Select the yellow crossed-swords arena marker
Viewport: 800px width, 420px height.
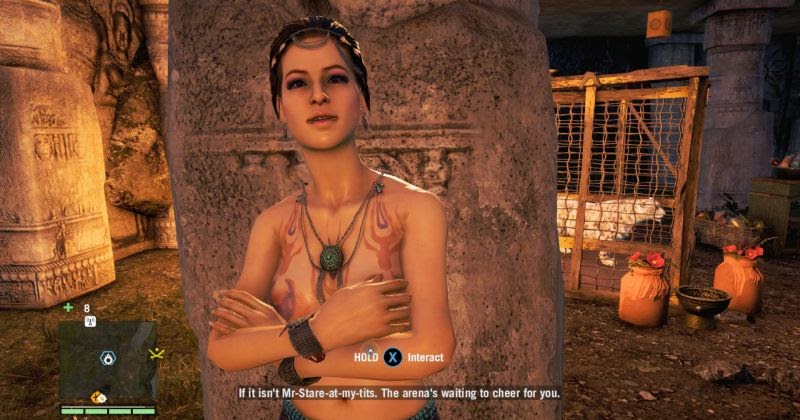click(155, 354)
